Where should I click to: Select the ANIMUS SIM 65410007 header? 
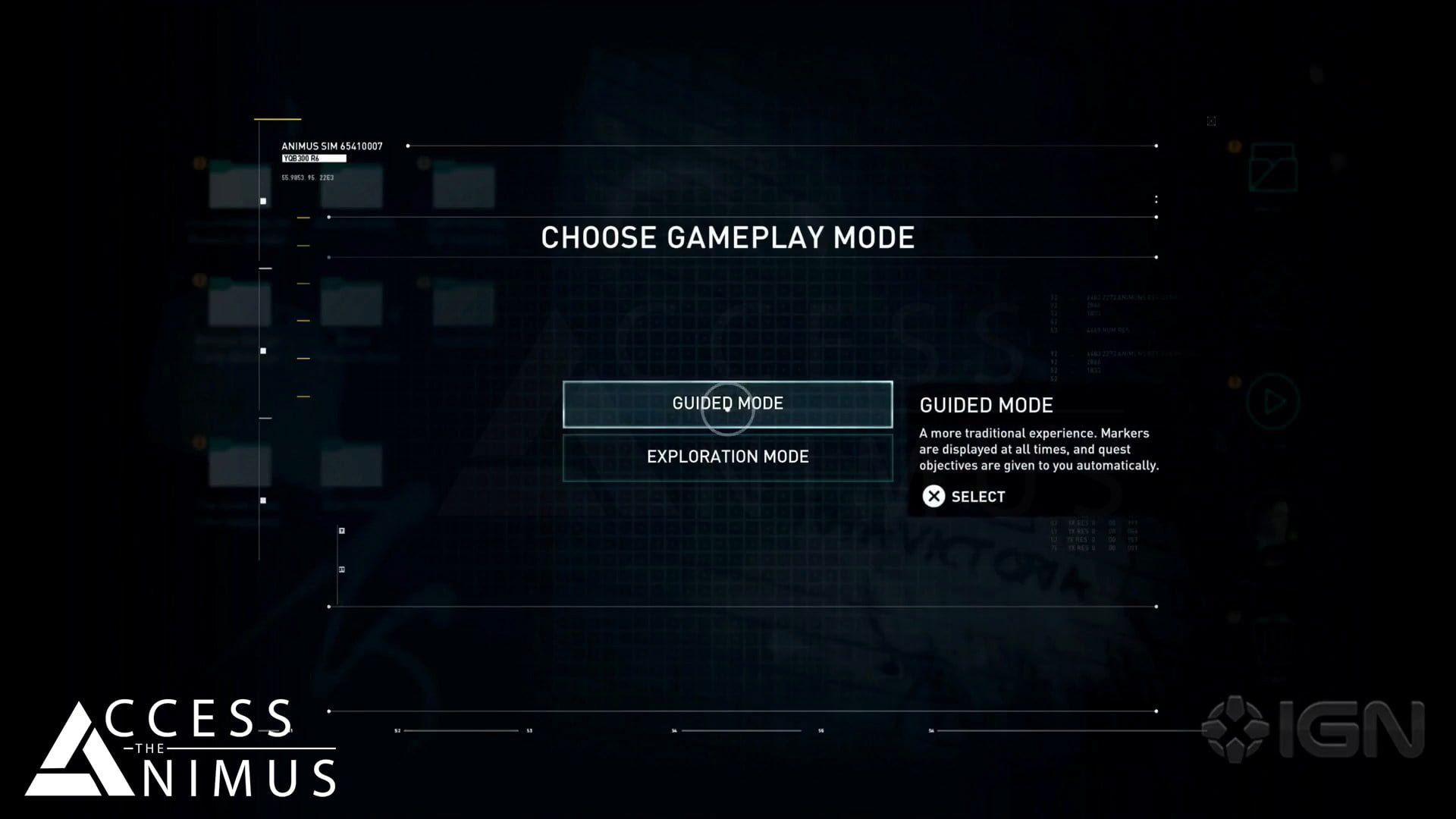(332, 145)
